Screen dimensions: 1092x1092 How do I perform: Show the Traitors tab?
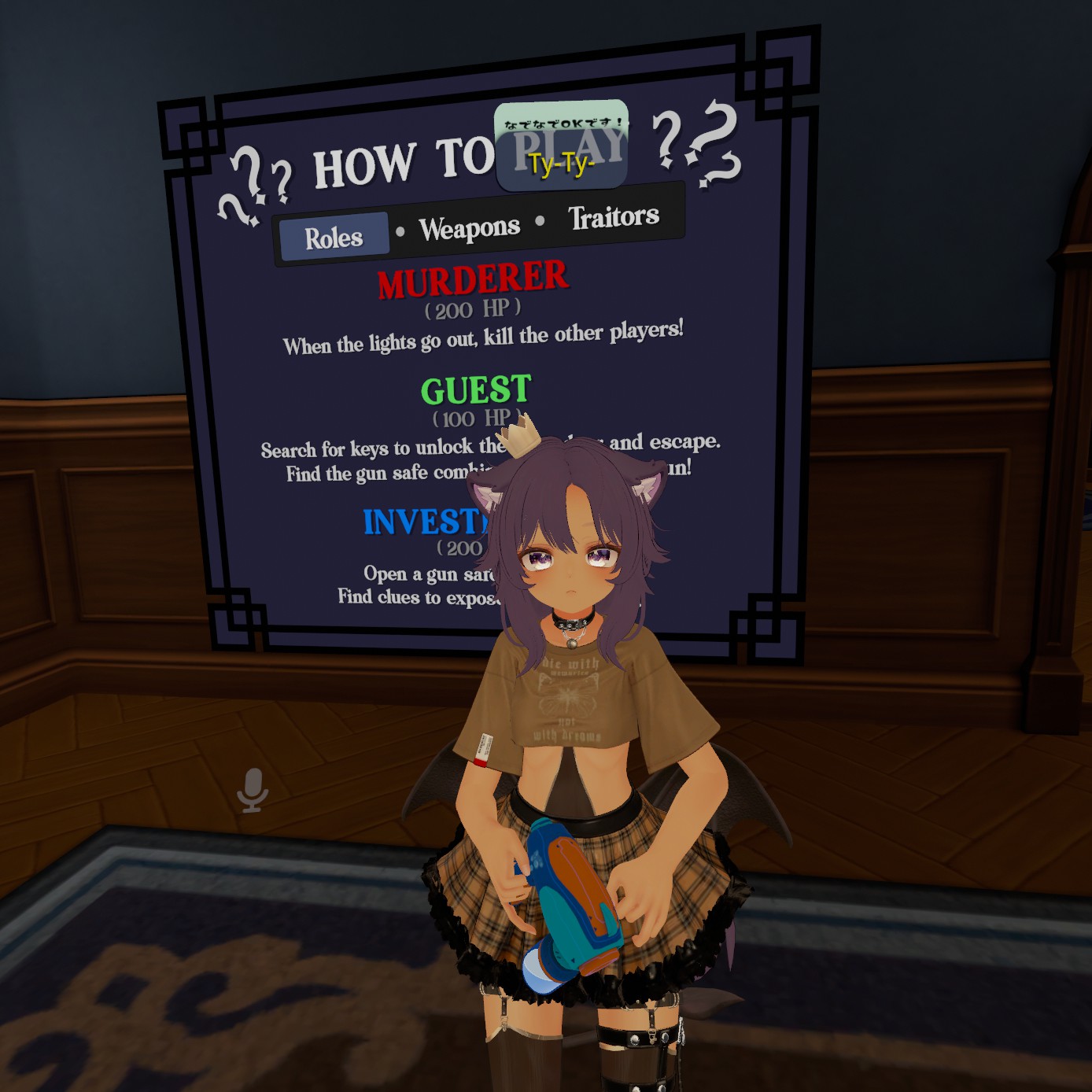point(614,217)
